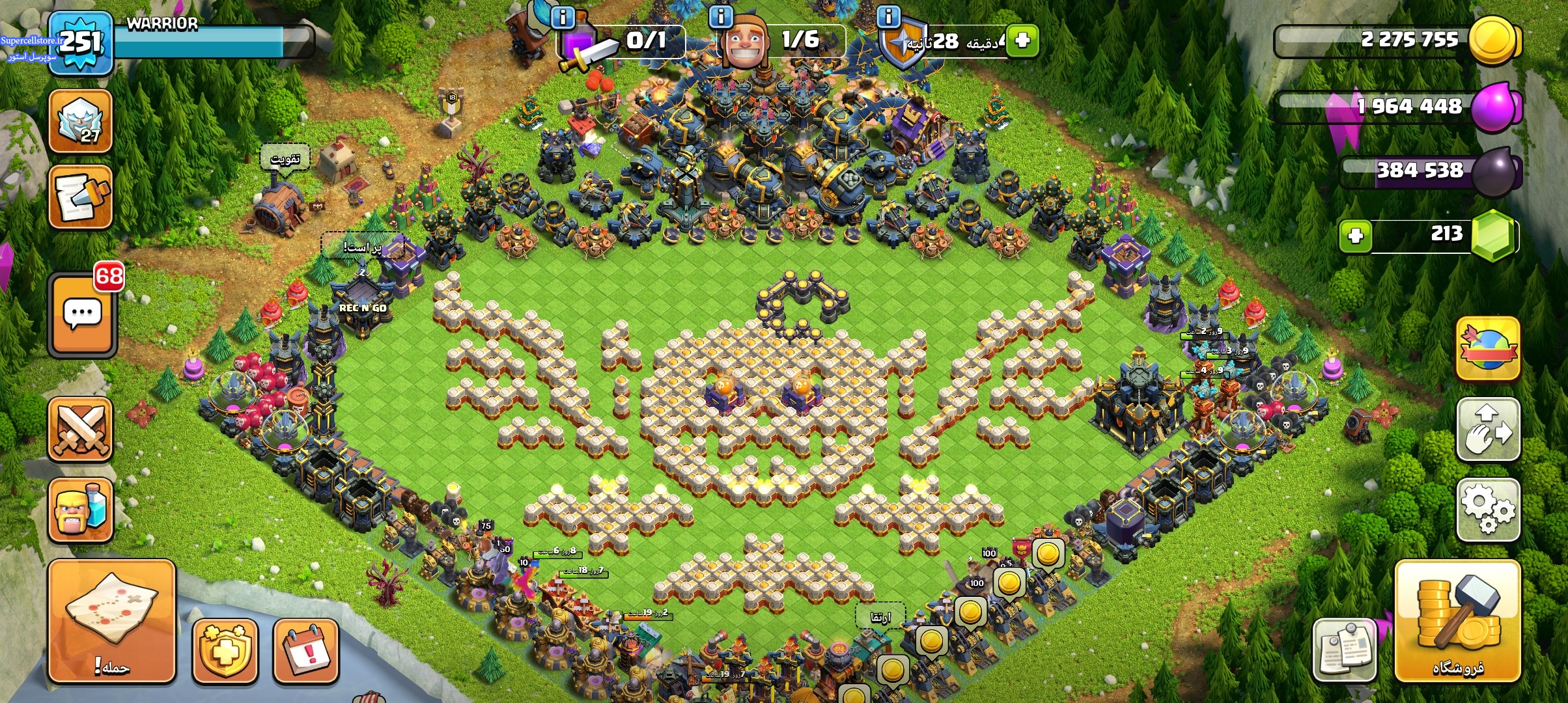Viewport: 1568px width, 703px height.
Task: Click the player level 251 badge
Action: tap(81, 43)
